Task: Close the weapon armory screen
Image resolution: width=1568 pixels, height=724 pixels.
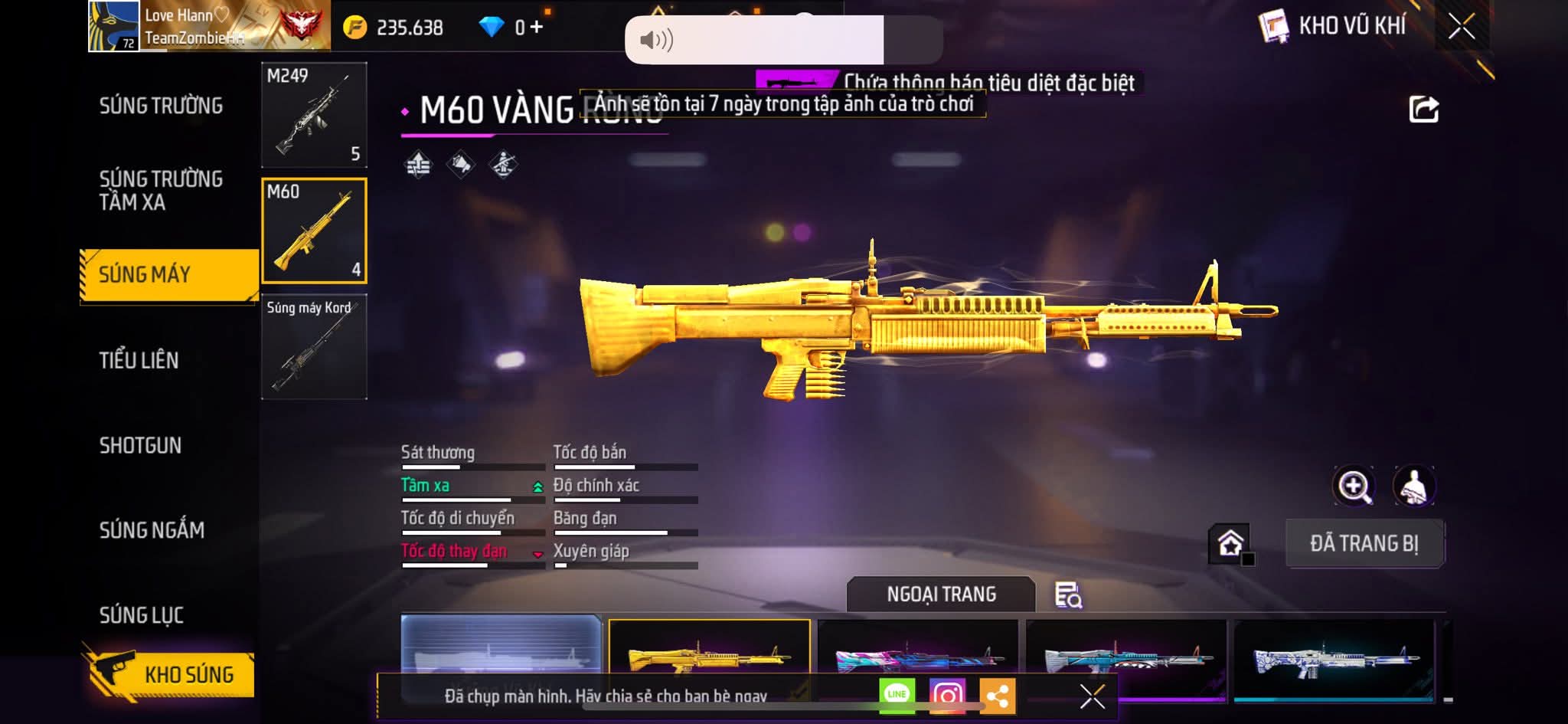Action: [x=1461, y=27]
